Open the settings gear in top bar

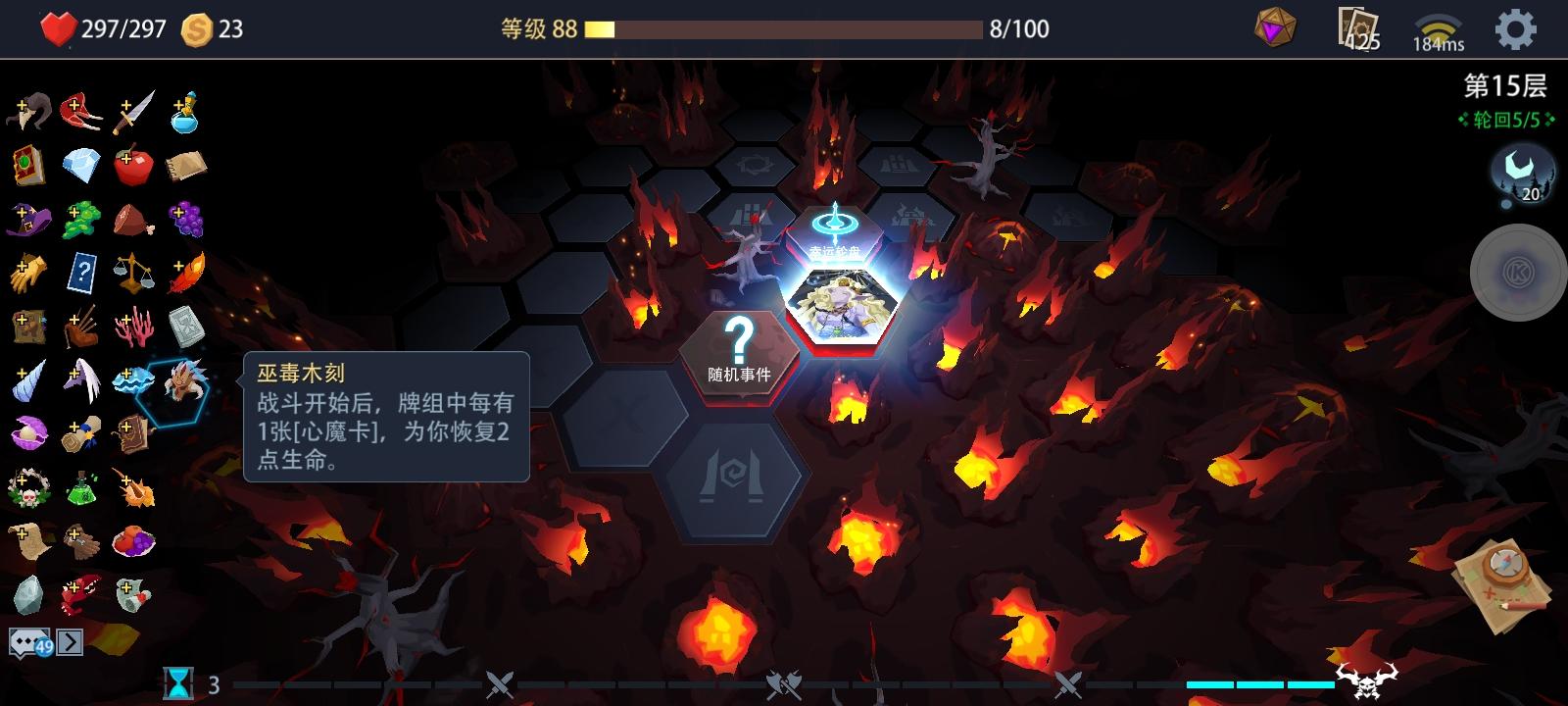[x=1515, y=28]
